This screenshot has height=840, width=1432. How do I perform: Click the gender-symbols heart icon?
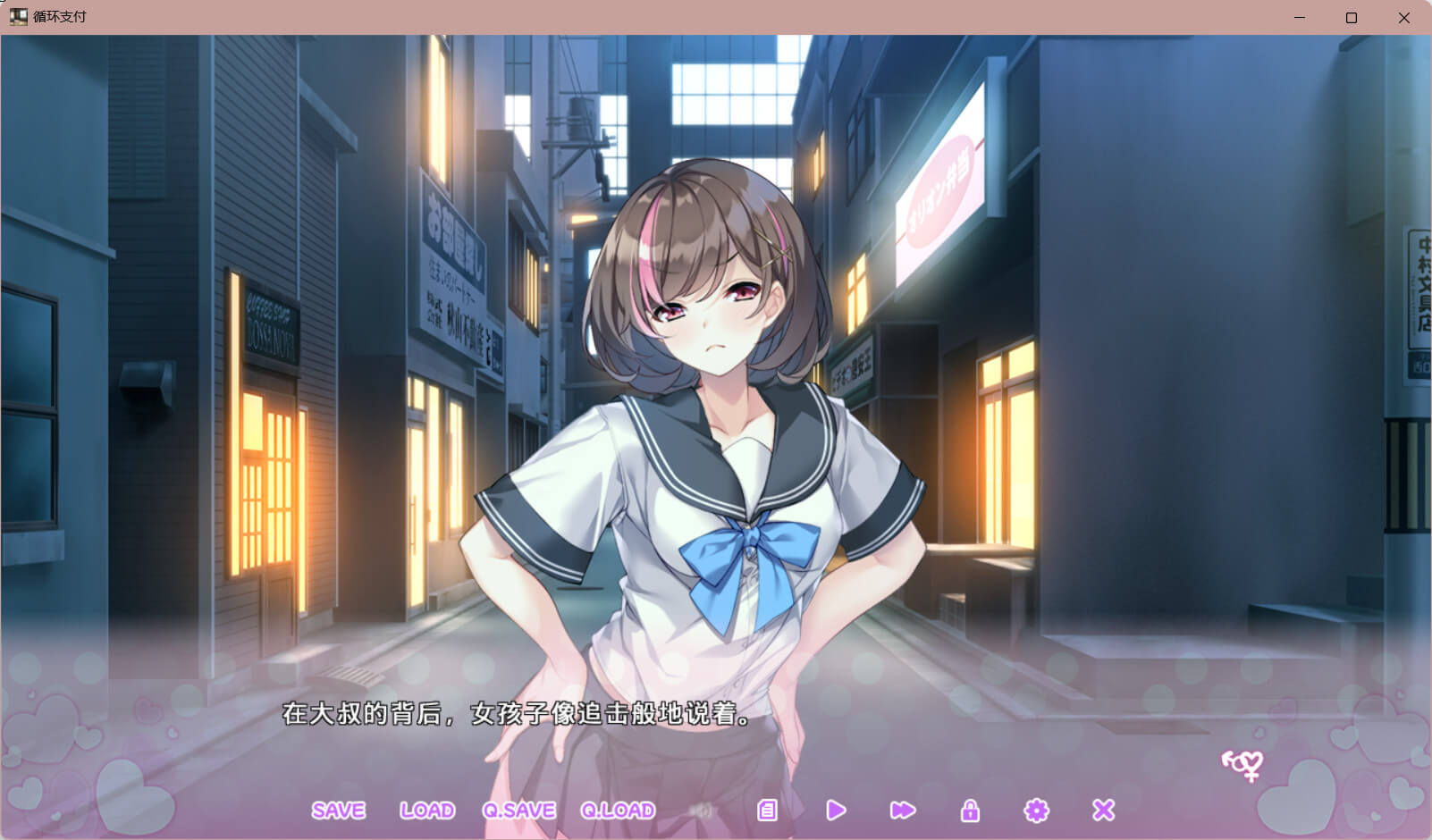pyautogui.click(x=1243, y=764)
